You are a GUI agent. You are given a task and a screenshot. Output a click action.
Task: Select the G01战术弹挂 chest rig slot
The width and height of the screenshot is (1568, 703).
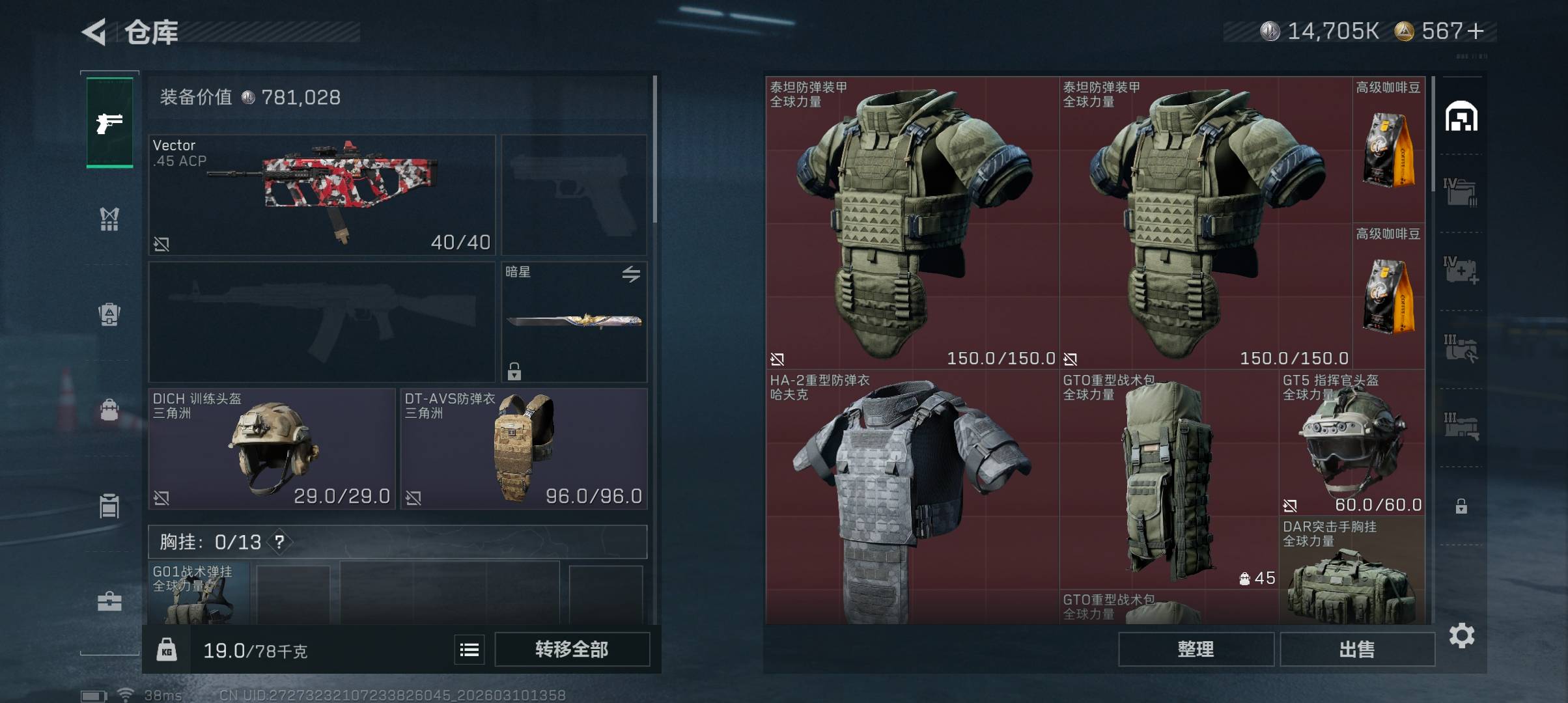click(x=198, y=594)
